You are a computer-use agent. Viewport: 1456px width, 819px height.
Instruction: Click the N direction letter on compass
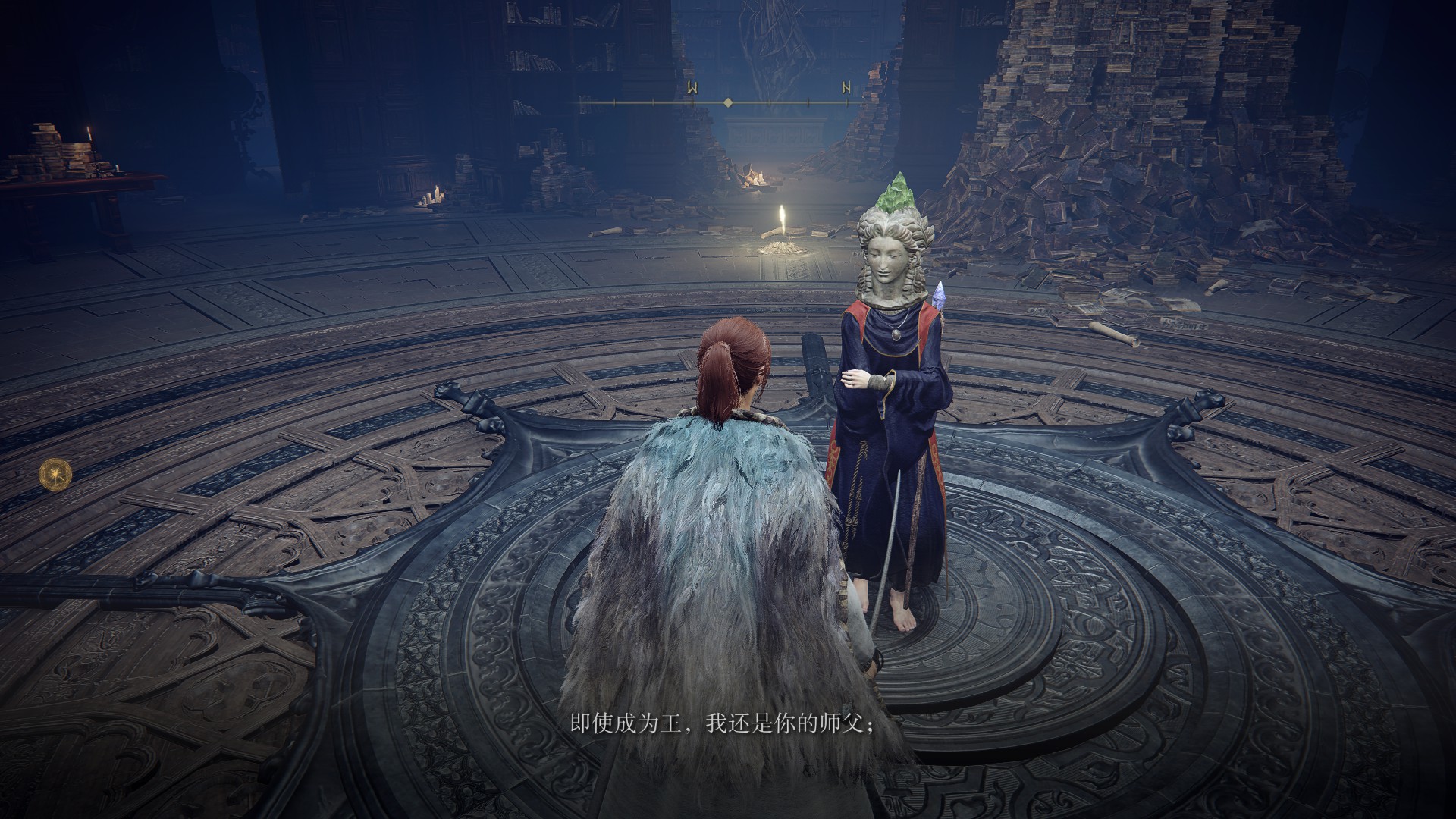pos(846,88)
